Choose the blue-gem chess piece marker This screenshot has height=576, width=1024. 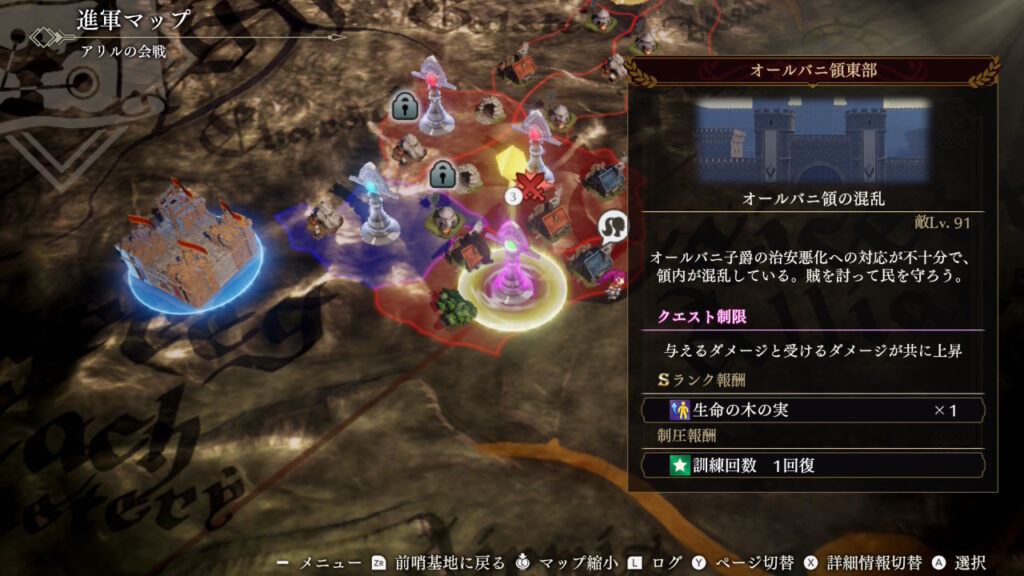(x=375, y=203)
